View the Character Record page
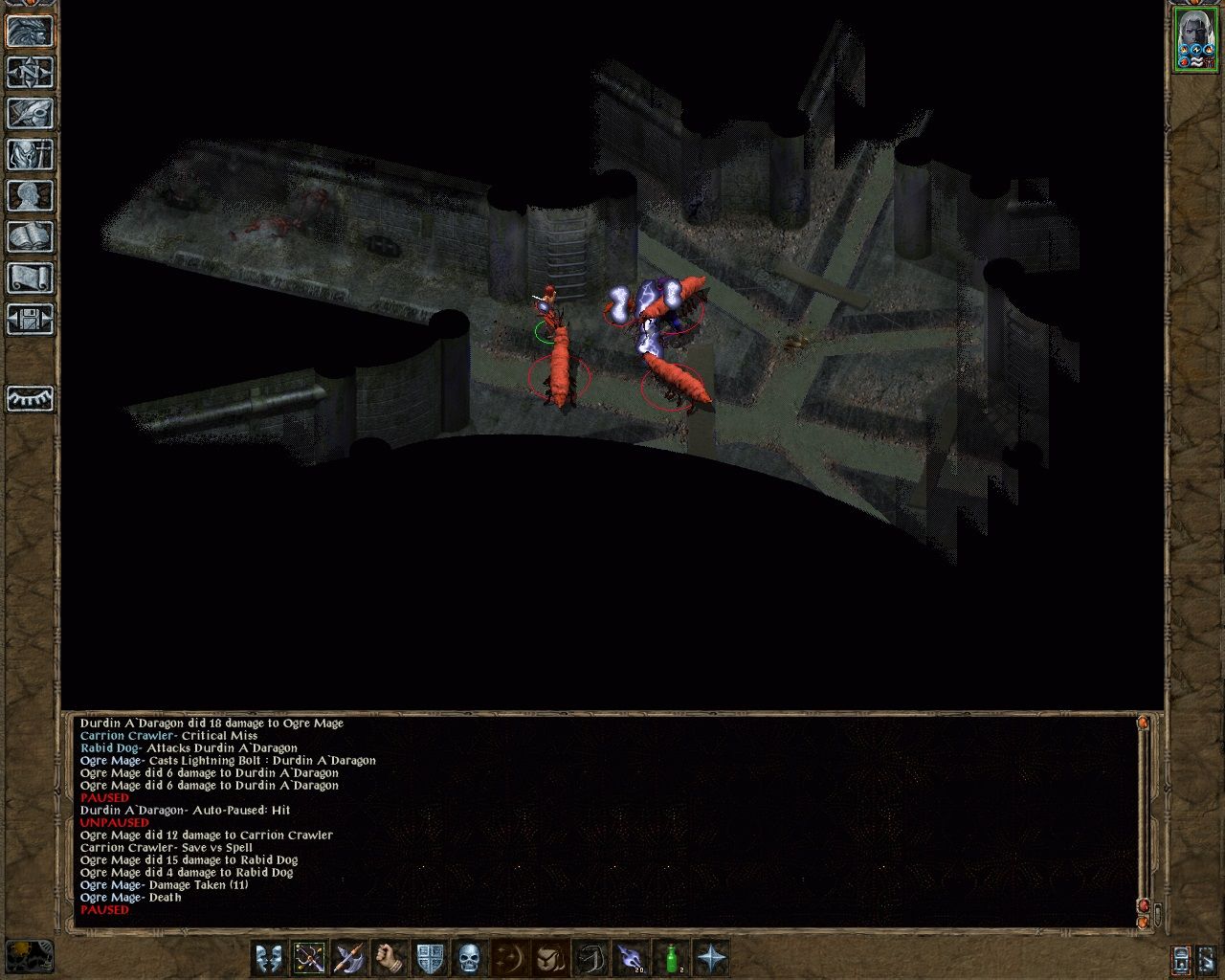 pyautogui.click(x=31, y=195)
